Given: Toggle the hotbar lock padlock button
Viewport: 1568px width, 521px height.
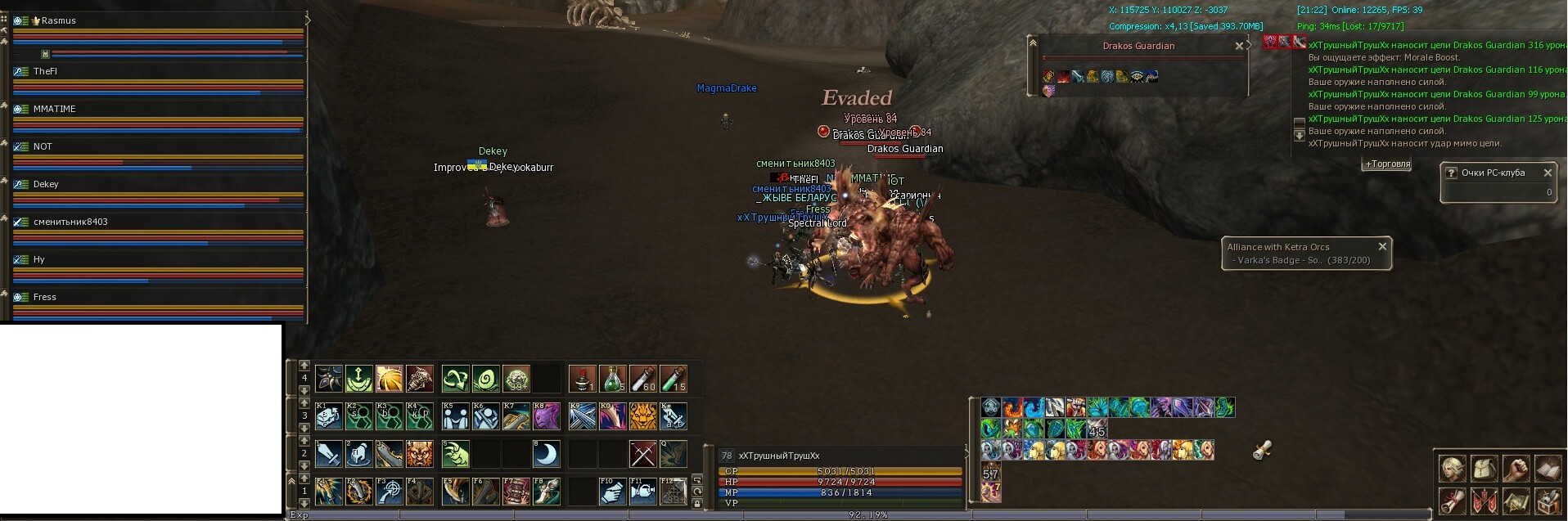Looking at the screenshot, I should point(697,503).
